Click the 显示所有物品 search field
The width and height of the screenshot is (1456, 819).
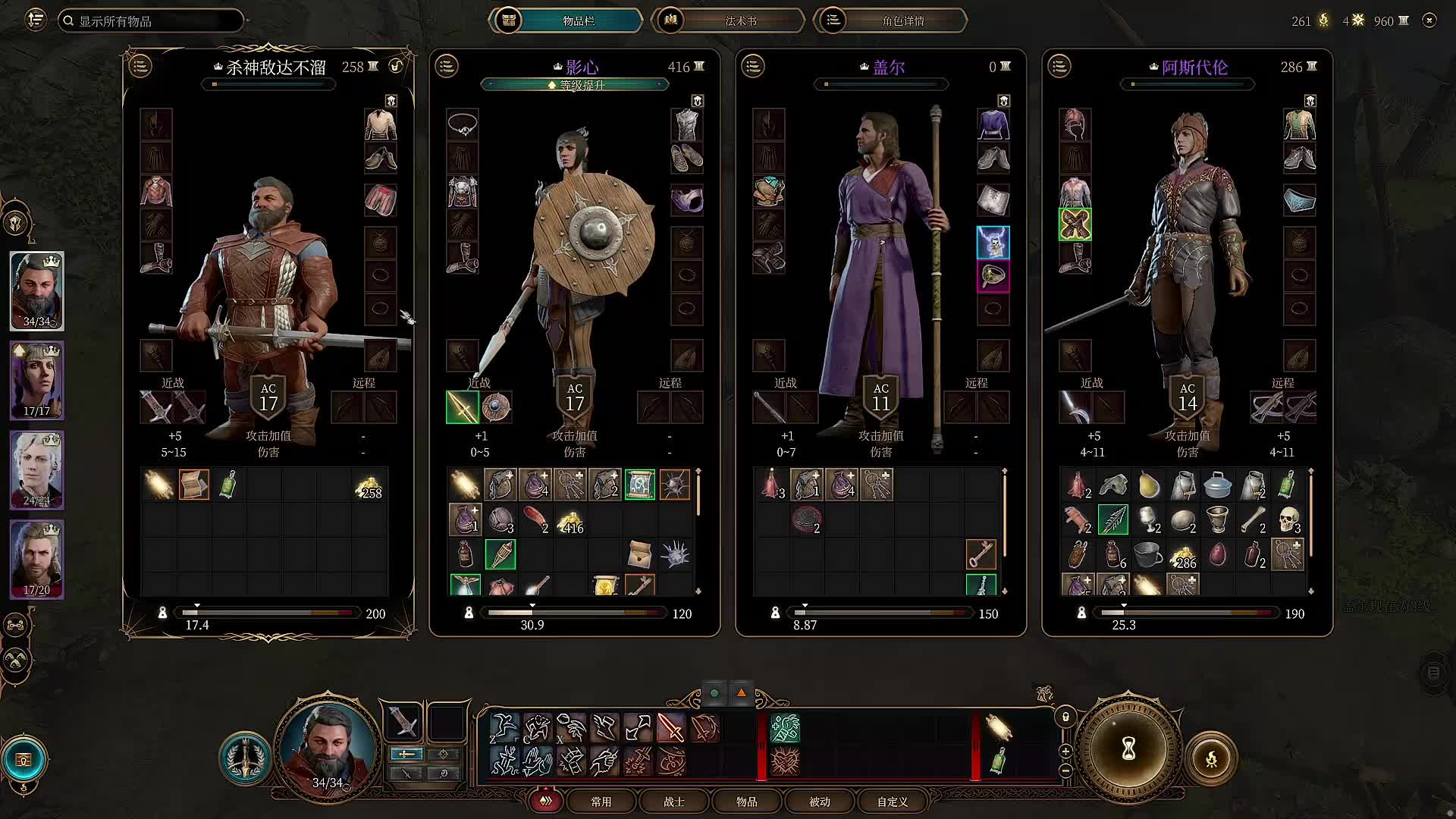pyautogui.click(x=152, y=20)
